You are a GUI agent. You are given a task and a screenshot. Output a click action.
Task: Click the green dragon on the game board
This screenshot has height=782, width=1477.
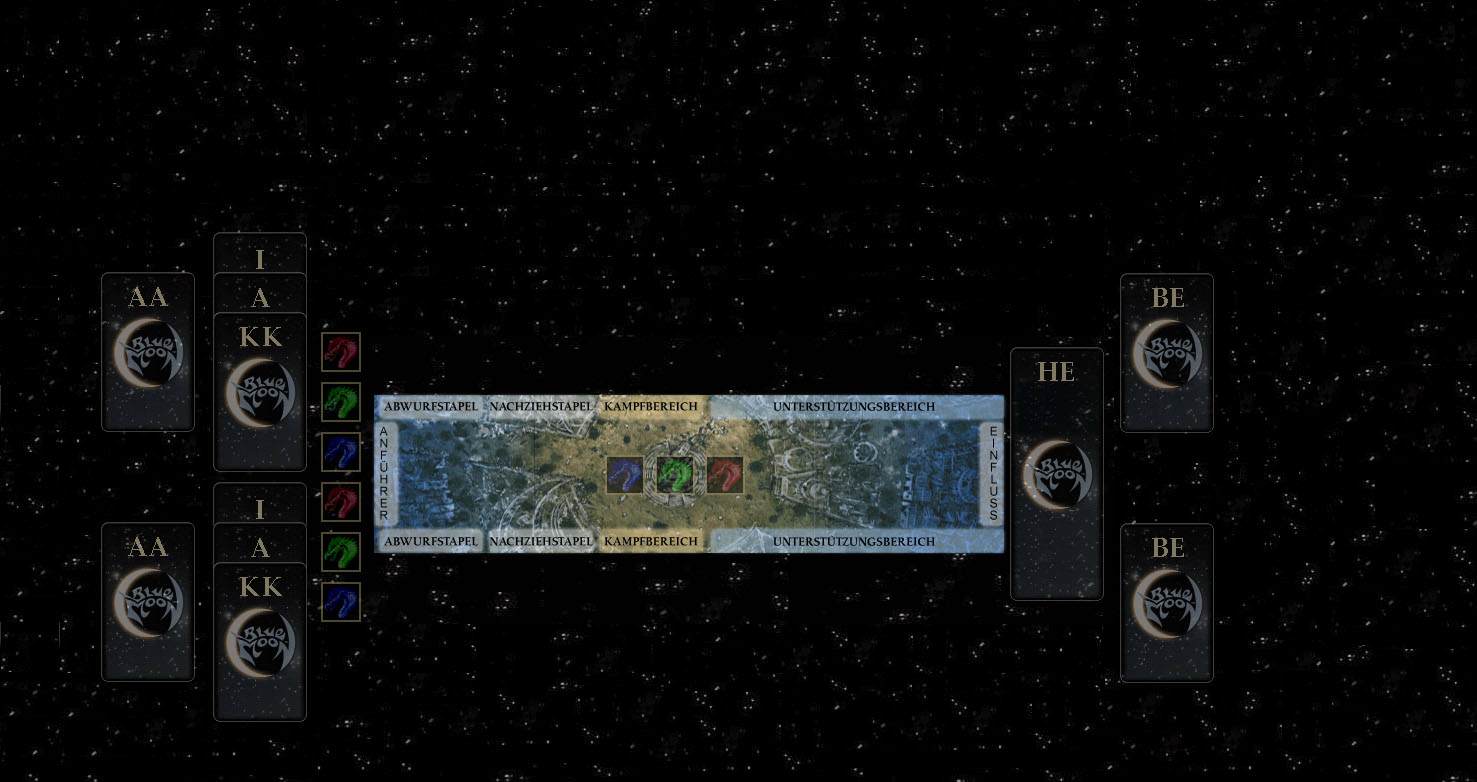[x=674, y=475]
